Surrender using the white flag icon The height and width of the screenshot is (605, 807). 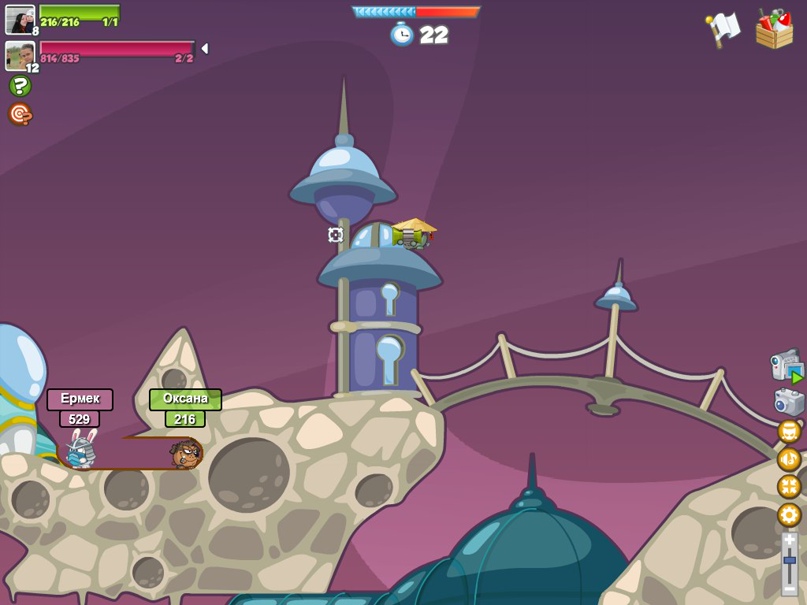click(722, 29)
